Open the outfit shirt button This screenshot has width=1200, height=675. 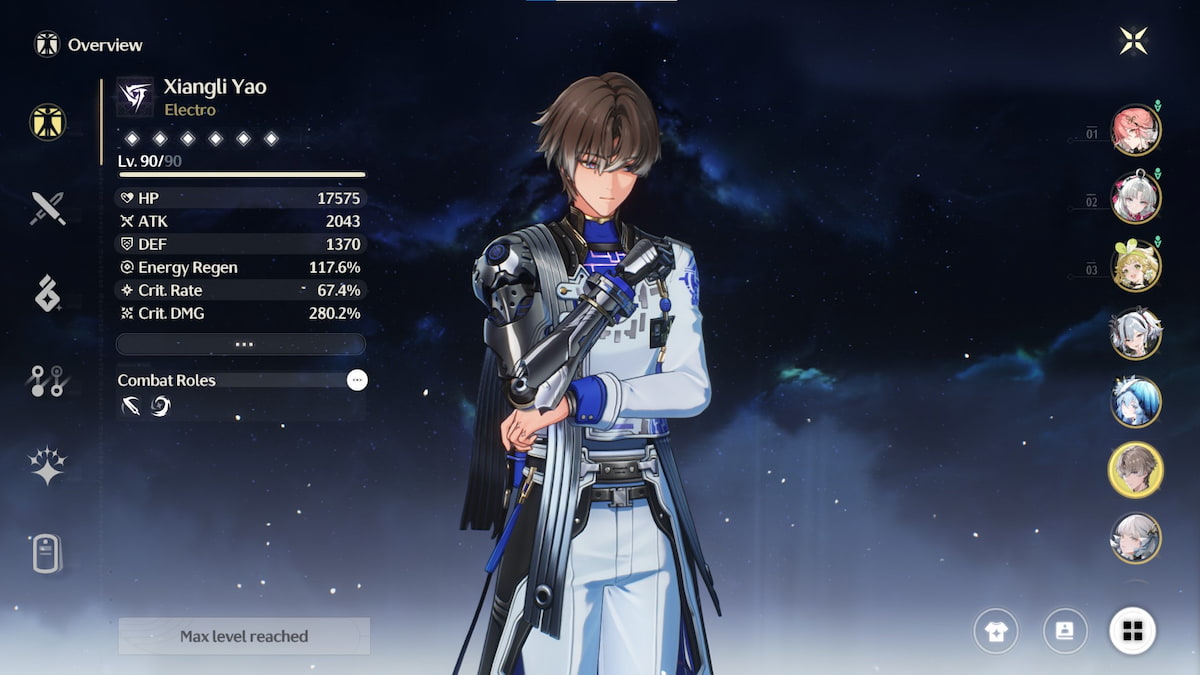(997, 631)
